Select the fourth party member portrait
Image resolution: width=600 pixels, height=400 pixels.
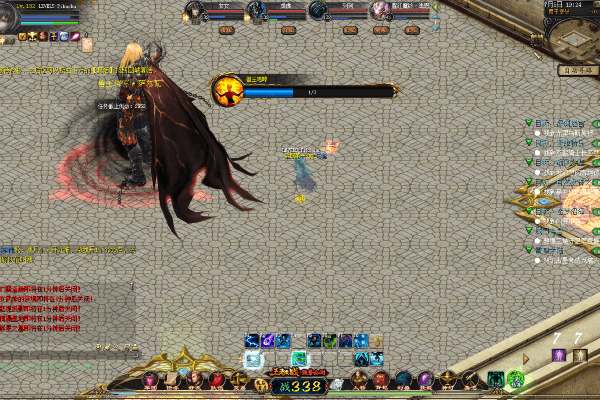pos(381,11)
